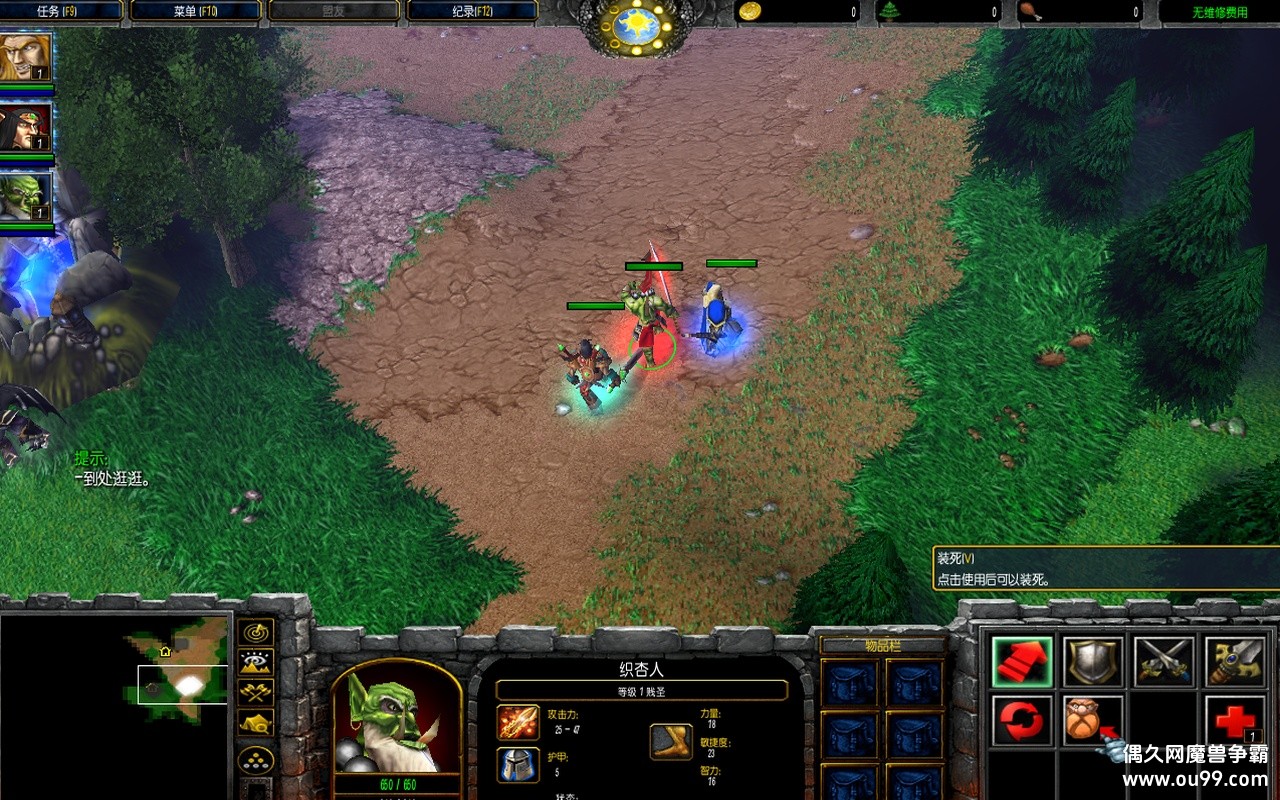Choose the single sword Patrol command
Screen dimensions: 1280x800
[1235, 662]
